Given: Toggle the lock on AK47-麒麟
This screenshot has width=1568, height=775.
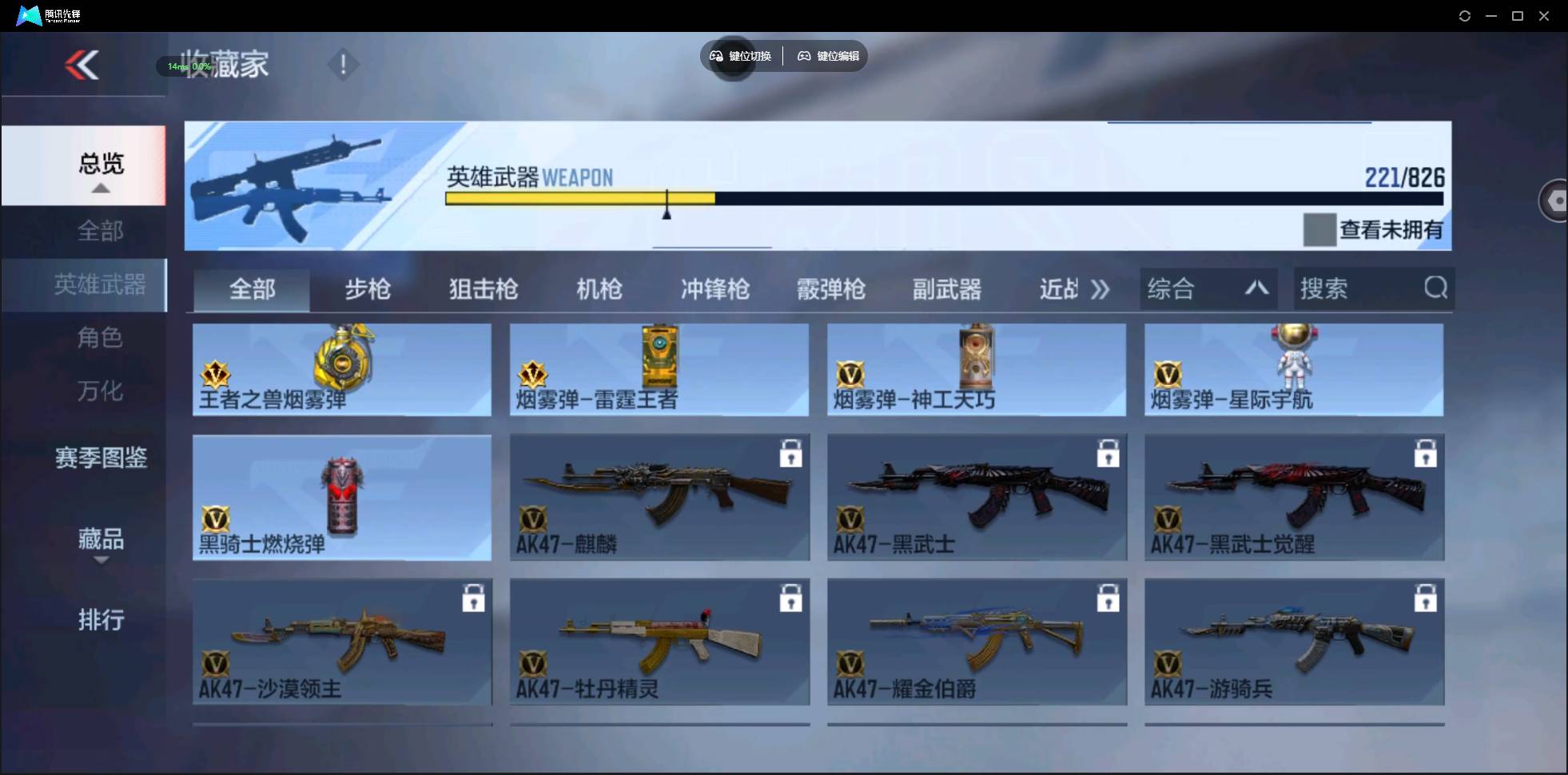Looking at the screenshot, I should [791, 453].
